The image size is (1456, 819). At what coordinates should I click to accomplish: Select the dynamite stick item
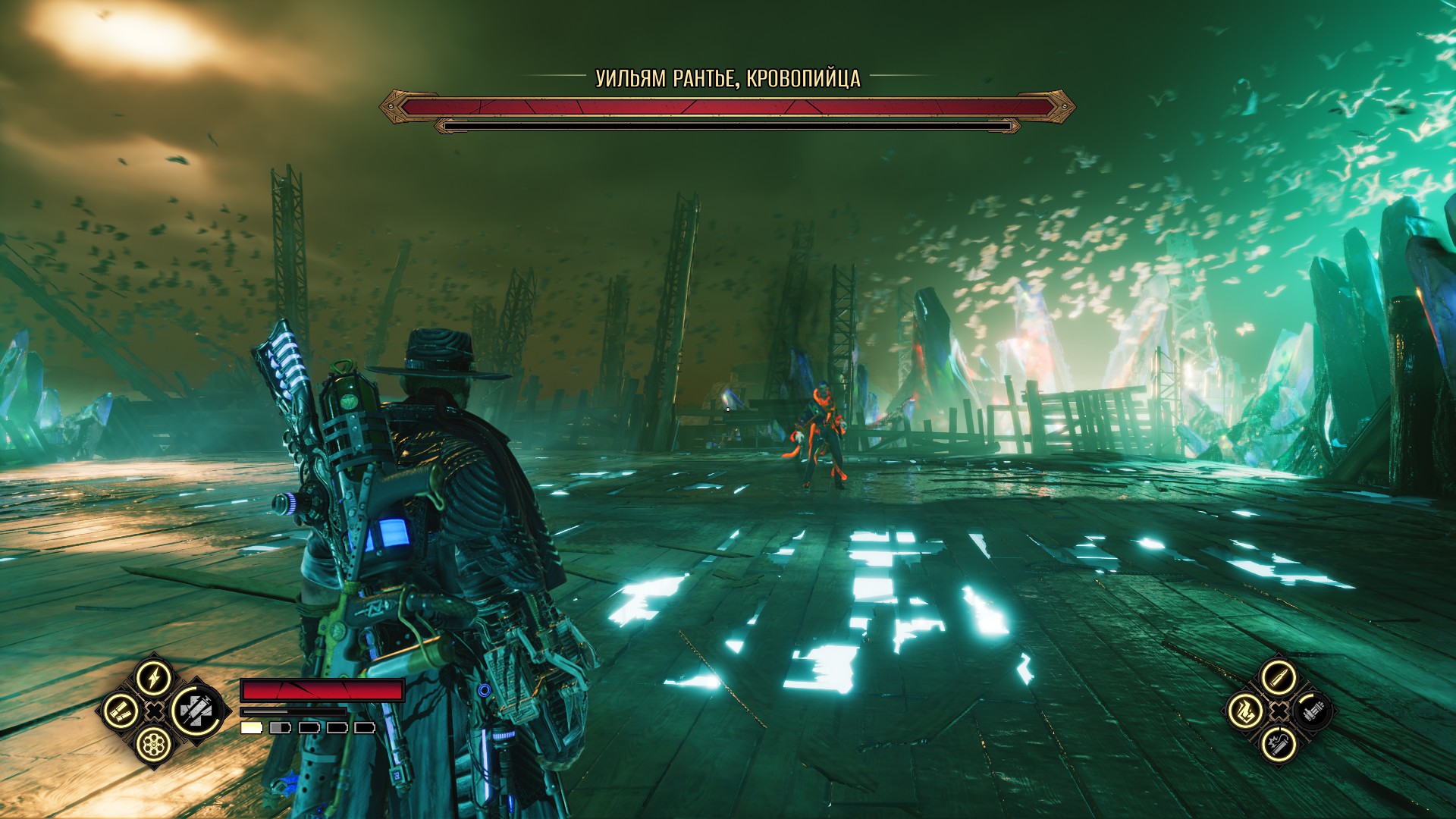pyautogui.click(x=1279, y=744)
